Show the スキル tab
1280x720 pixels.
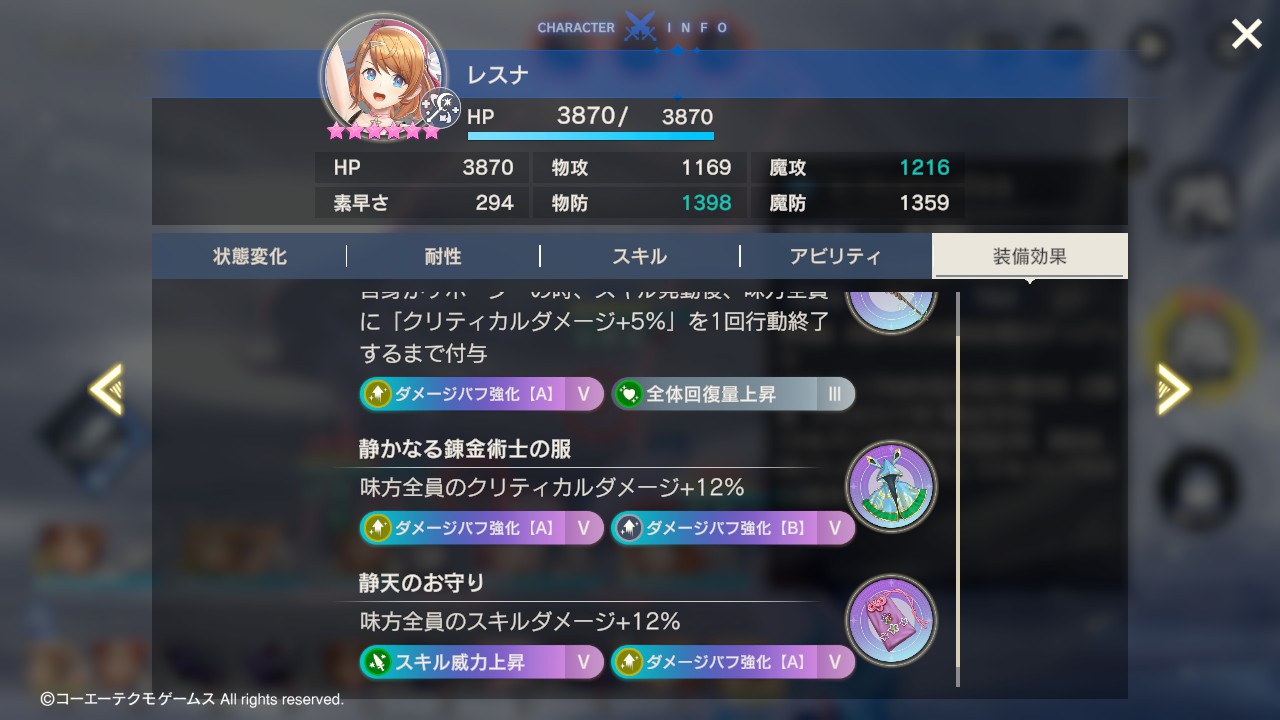[639, 257]
